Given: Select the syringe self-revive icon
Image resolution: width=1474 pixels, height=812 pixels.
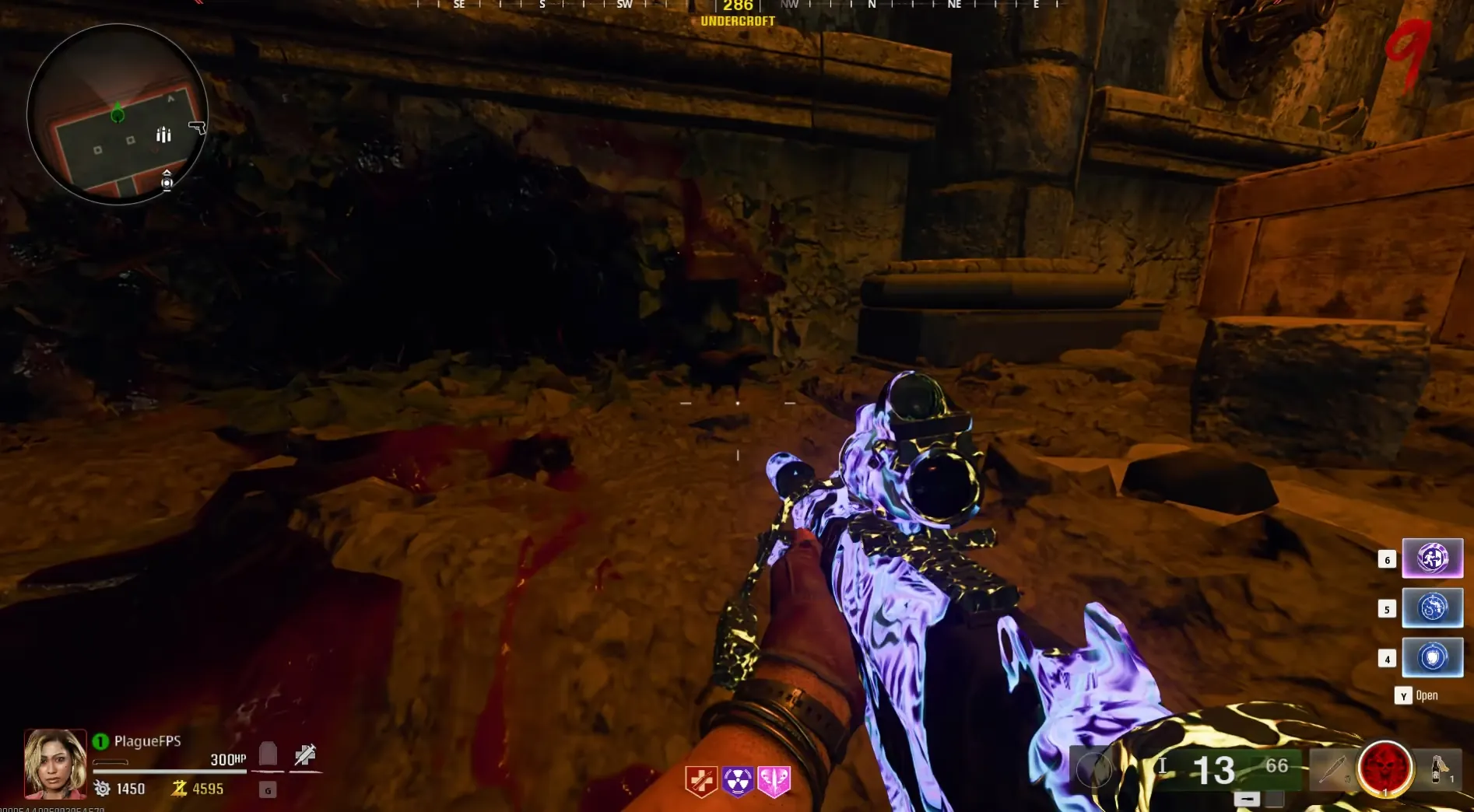Looking at the screenshot, I should pyautogui.click(x=305, y=754).
